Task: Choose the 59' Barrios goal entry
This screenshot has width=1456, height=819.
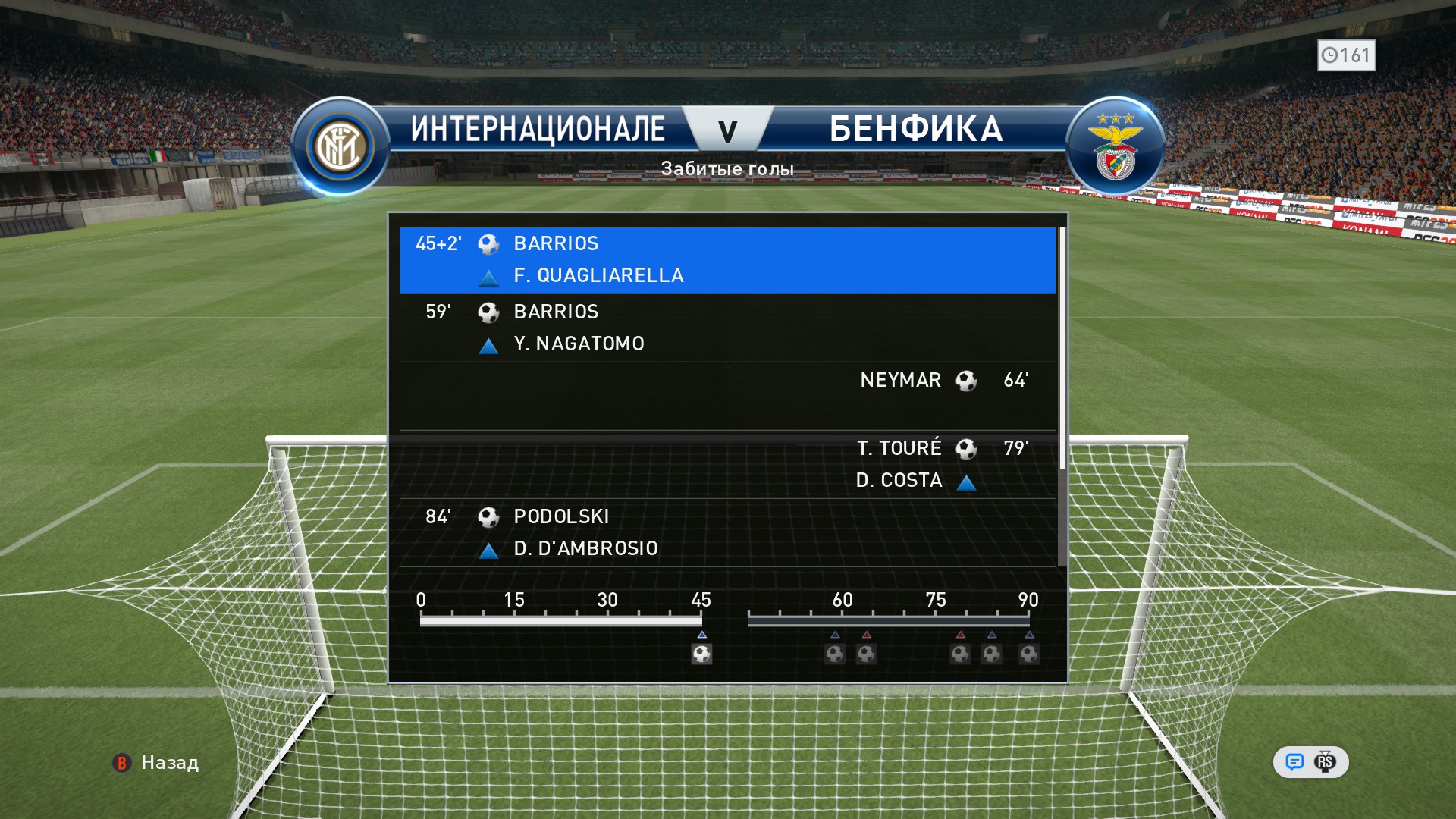Action: (x=726, y=328)
